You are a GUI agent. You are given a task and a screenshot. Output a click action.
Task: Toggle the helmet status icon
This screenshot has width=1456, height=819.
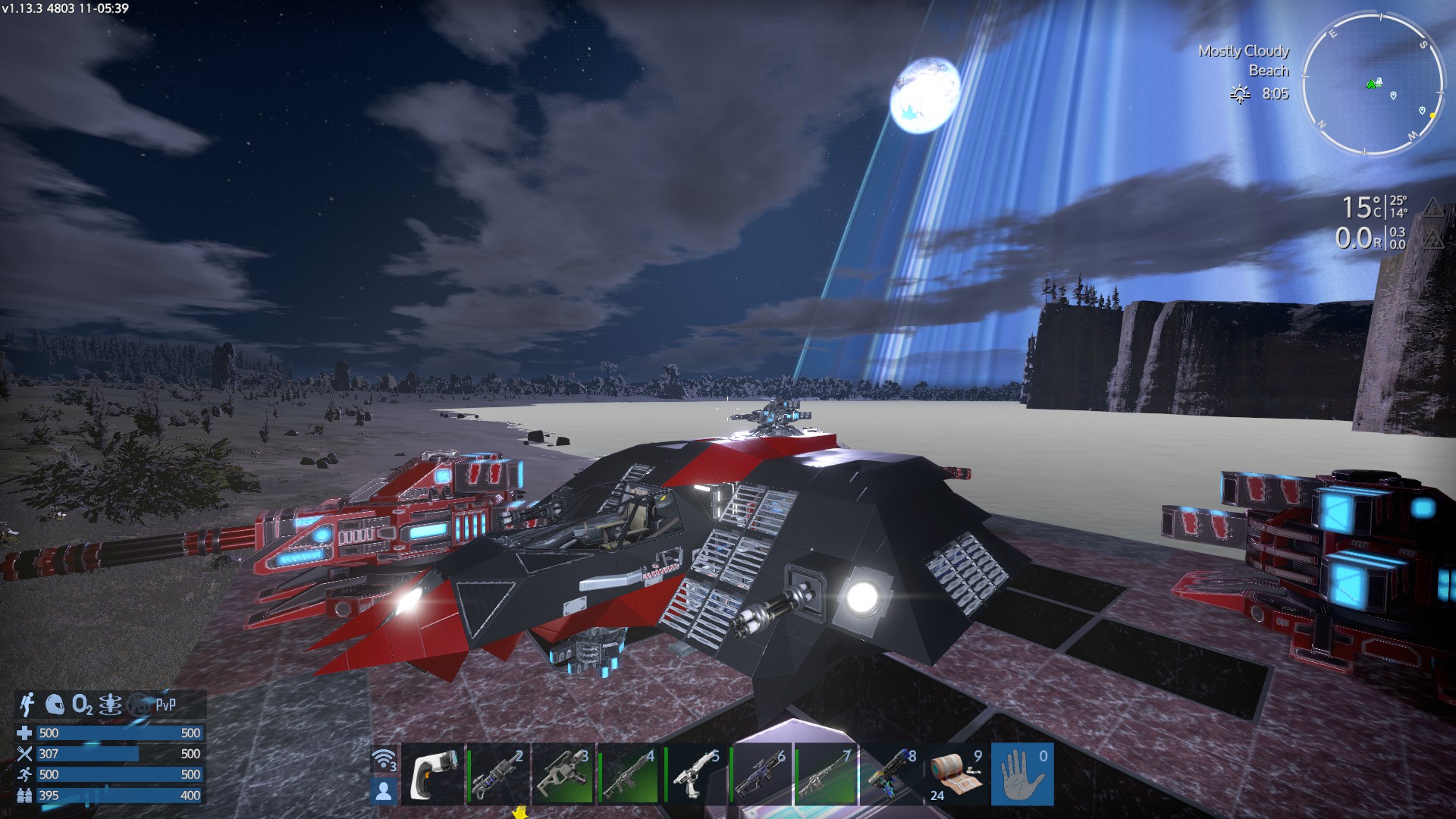[x=54, y=704]
